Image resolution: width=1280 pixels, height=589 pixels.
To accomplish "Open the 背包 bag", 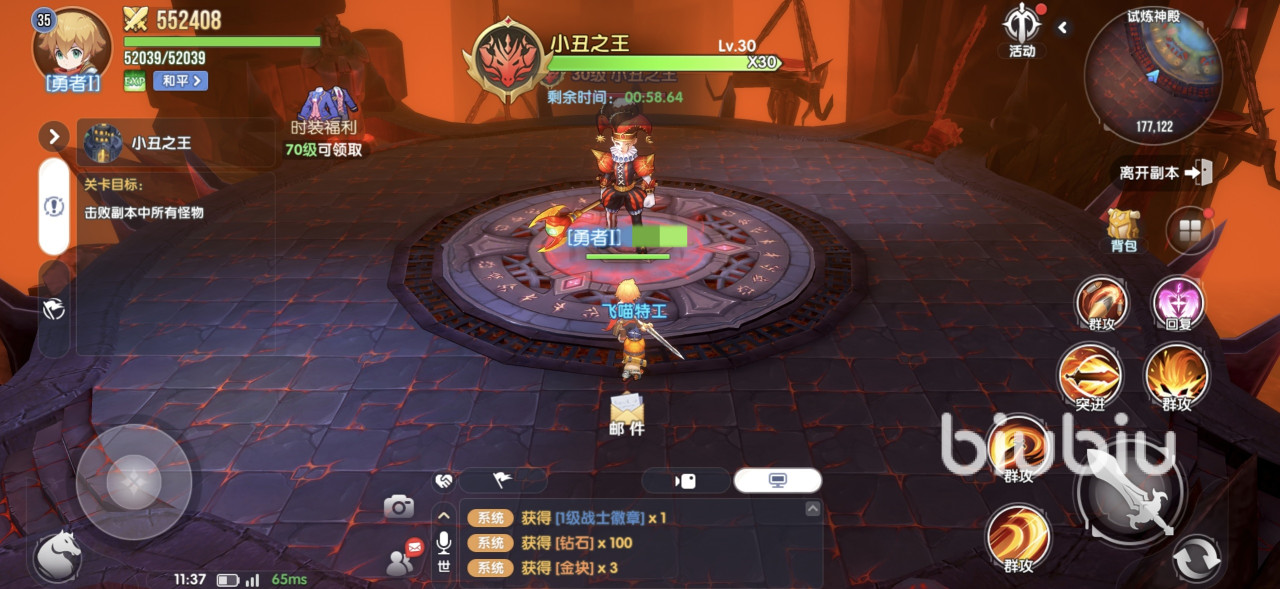I will coord(1124,229).
